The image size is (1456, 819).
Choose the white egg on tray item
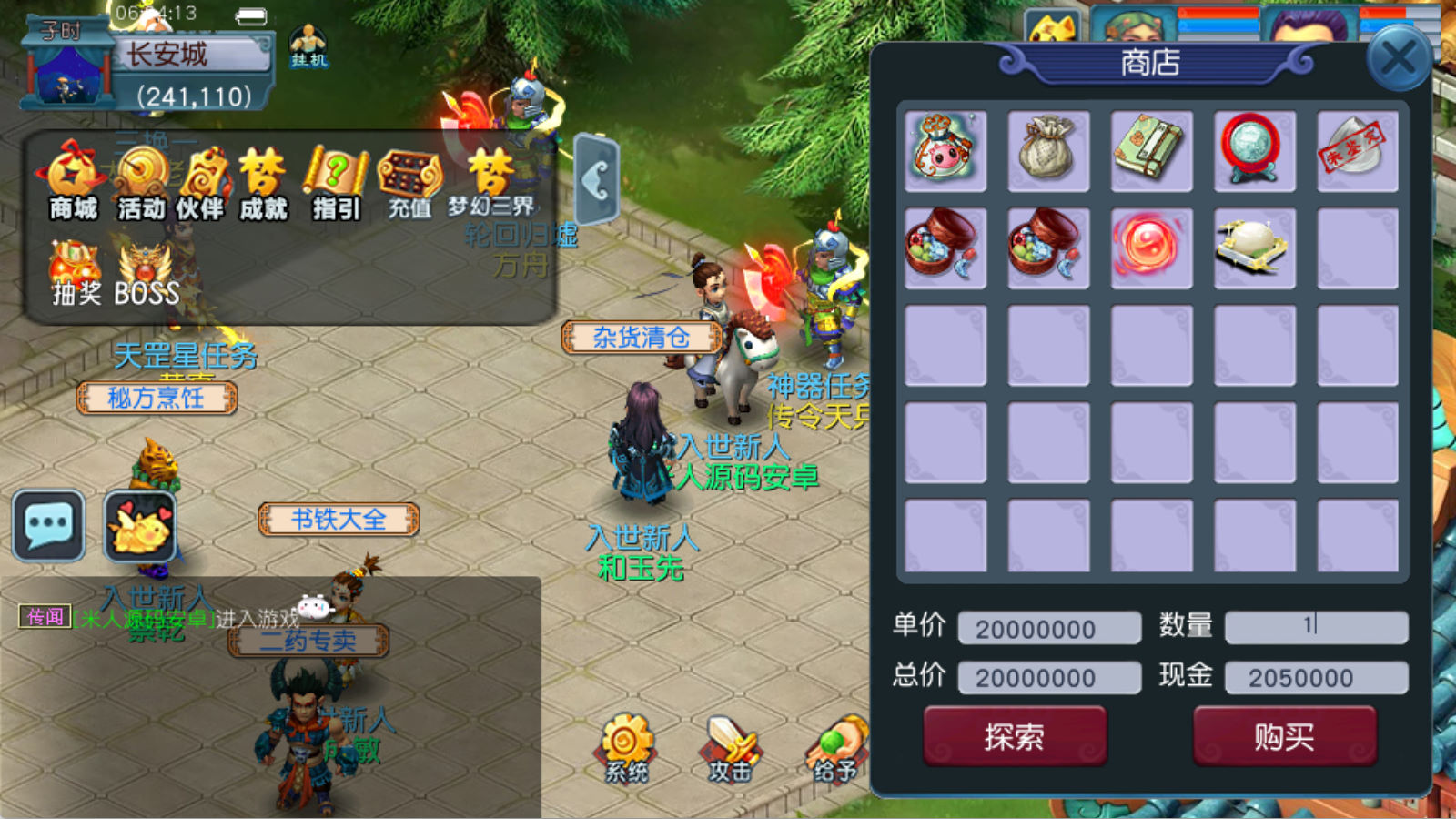pos(1254,248)
